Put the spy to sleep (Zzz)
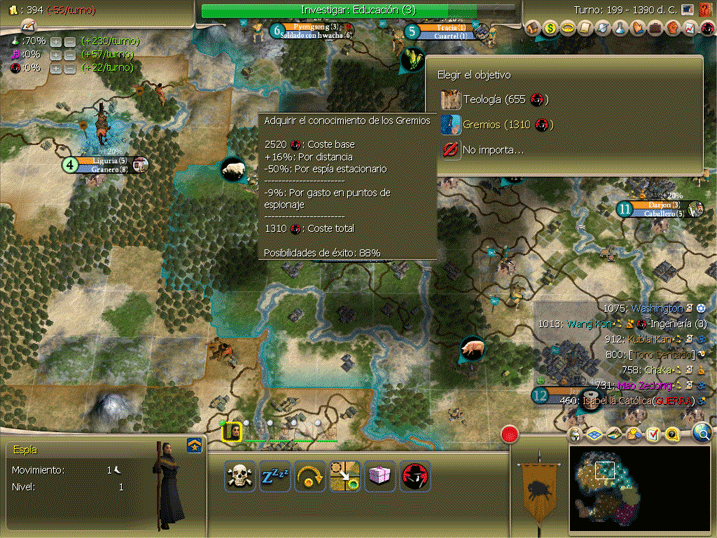Screen dimensions: 717x538 point(275,476)
